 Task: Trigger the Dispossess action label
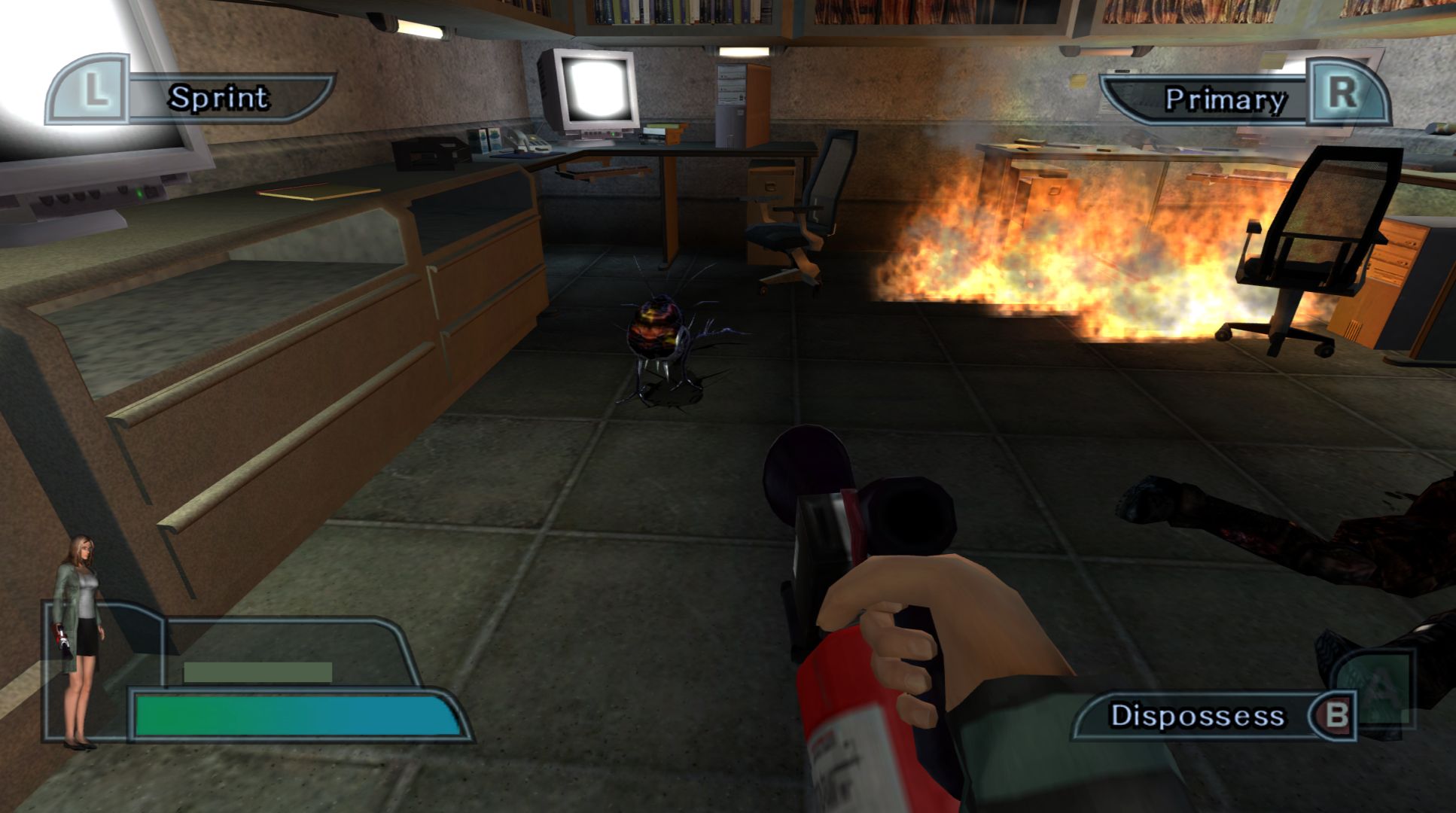point(1197,715)
